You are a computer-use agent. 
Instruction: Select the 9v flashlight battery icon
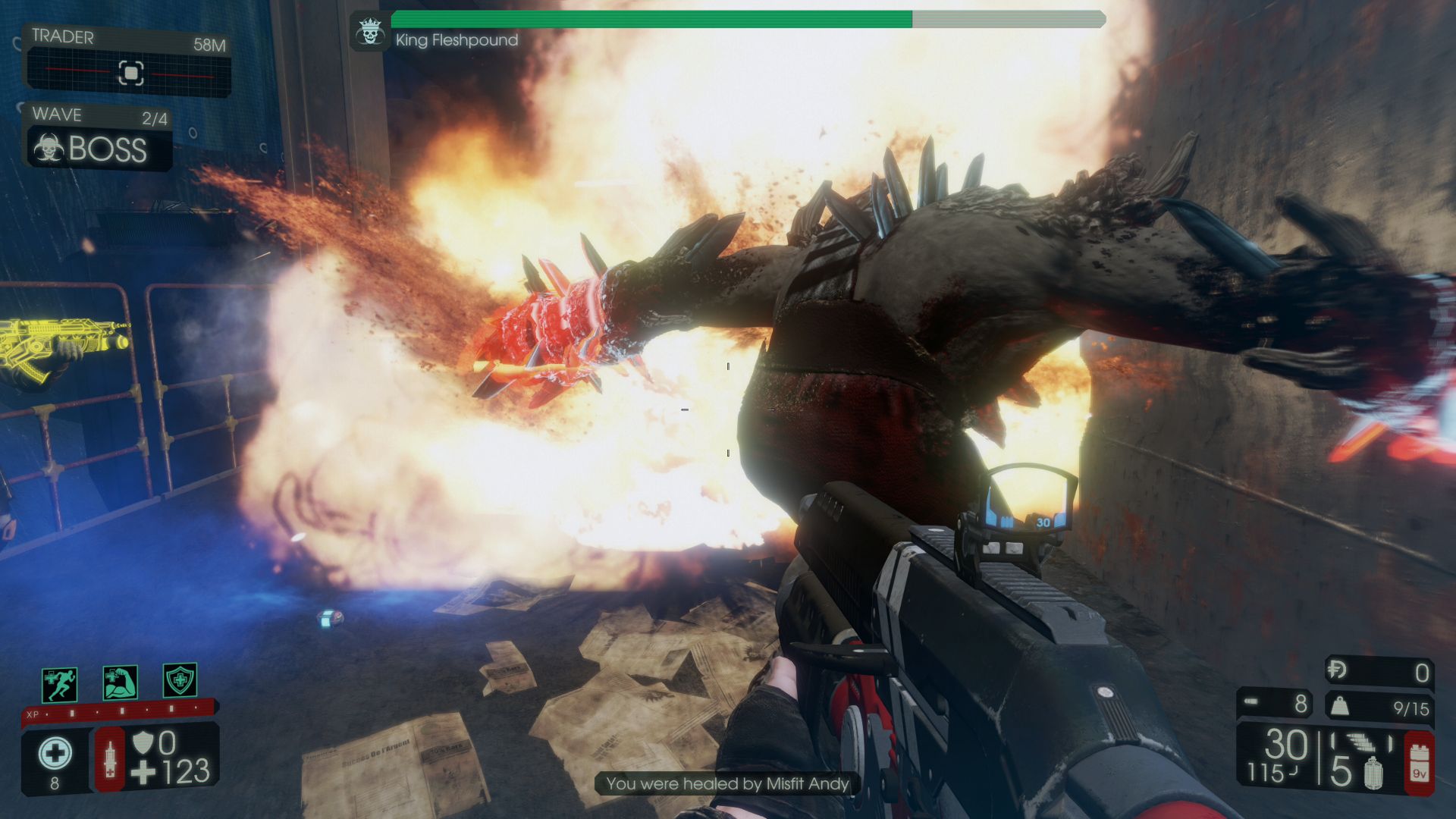(x=1419, y=764)
